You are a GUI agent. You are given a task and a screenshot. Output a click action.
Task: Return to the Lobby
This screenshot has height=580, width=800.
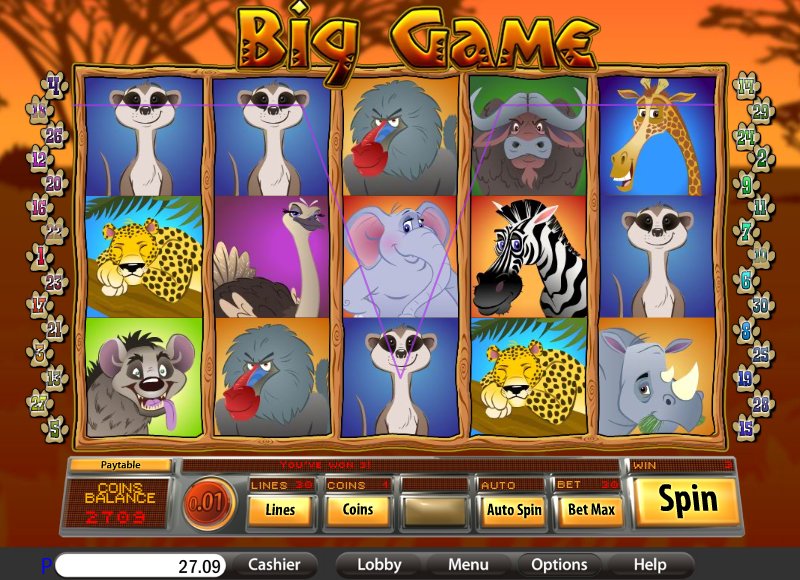coord(379,565)
